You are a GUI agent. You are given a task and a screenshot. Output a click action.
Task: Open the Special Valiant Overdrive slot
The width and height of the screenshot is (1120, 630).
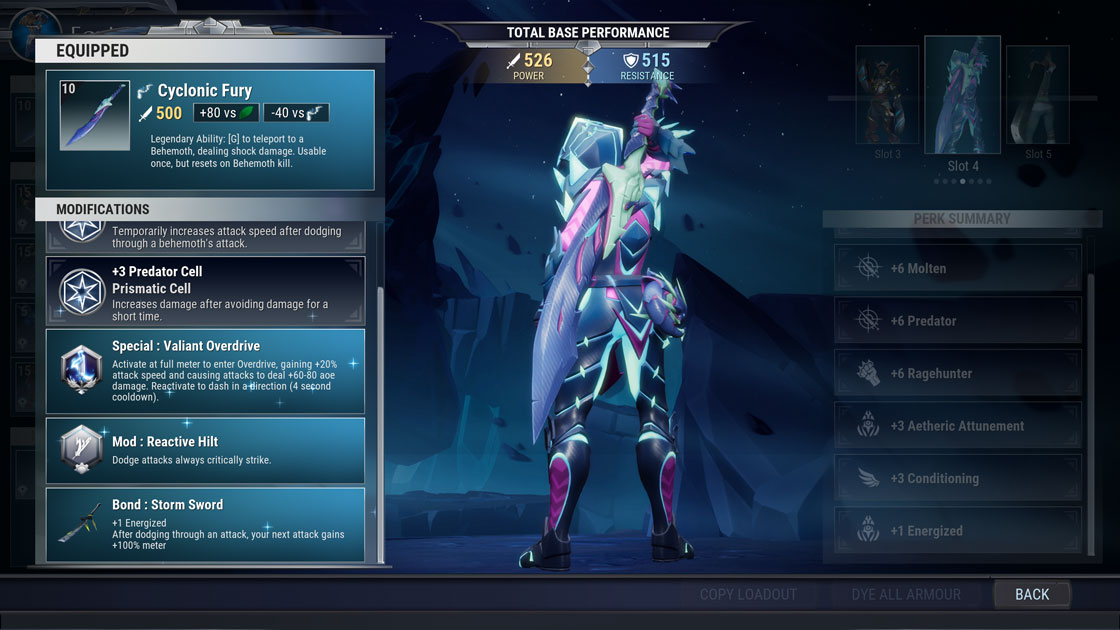pyautogui.click(x=205, y=370)
